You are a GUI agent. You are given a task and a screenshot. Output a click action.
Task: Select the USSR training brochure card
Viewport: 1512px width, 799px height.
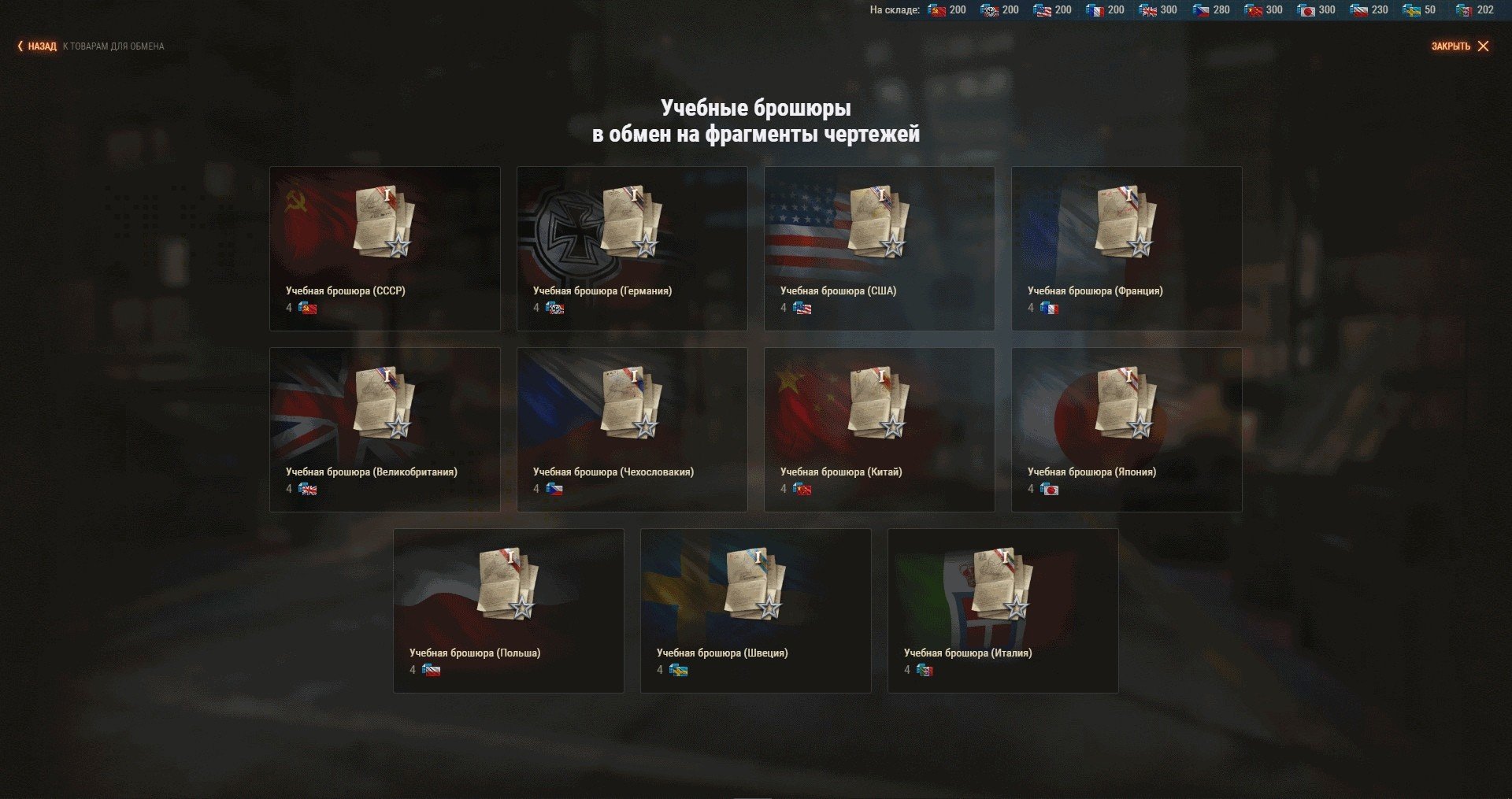pyautogui.click(x=384, y=248)
